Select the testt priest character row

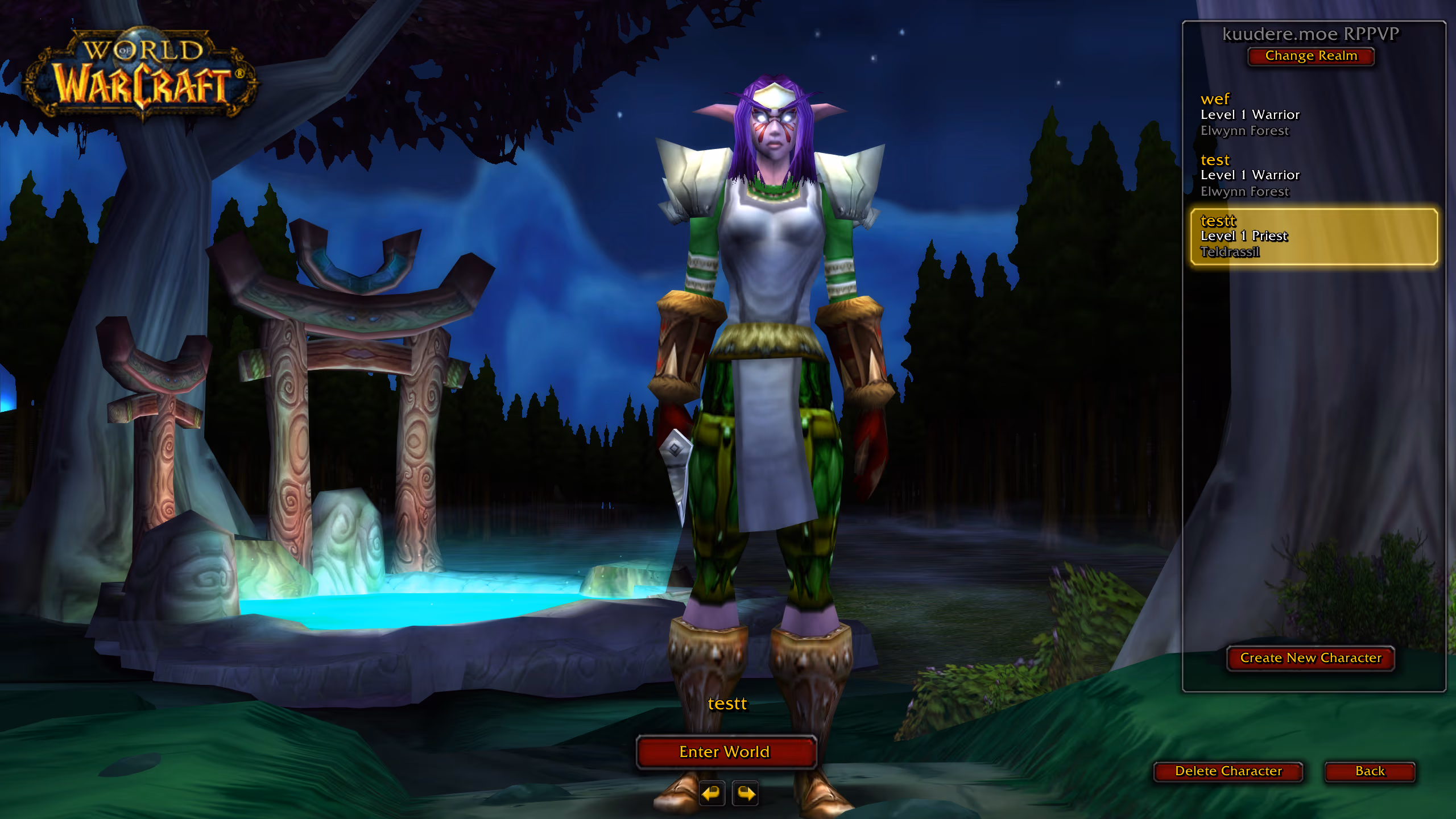pos(1314,236)
